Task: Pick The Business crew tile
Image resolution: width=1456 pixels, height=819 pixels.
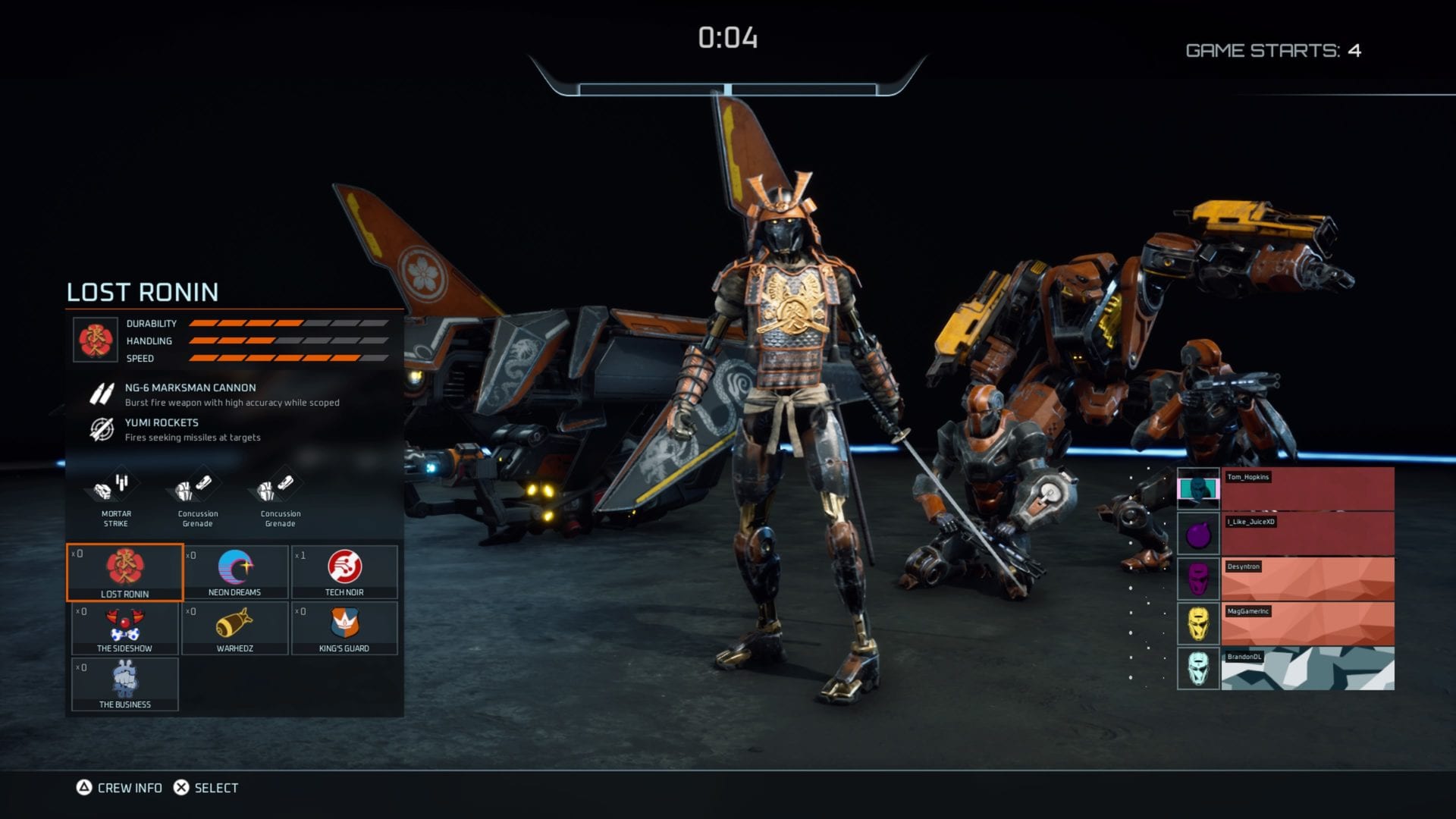Action: click(x=125, y=684)
